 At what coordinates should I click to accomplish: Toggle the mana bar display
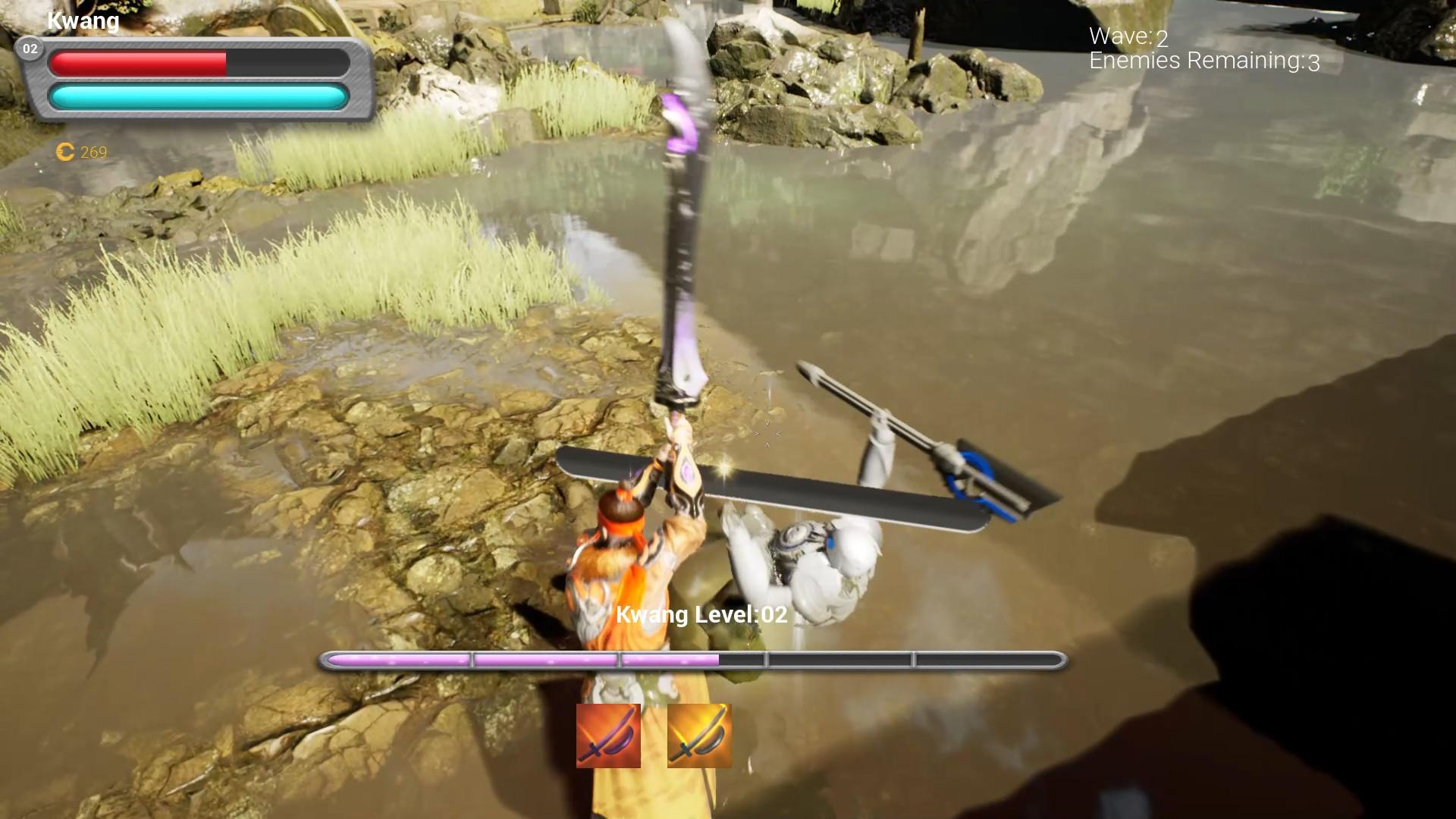pyautogui.click(x=196, y=97)
